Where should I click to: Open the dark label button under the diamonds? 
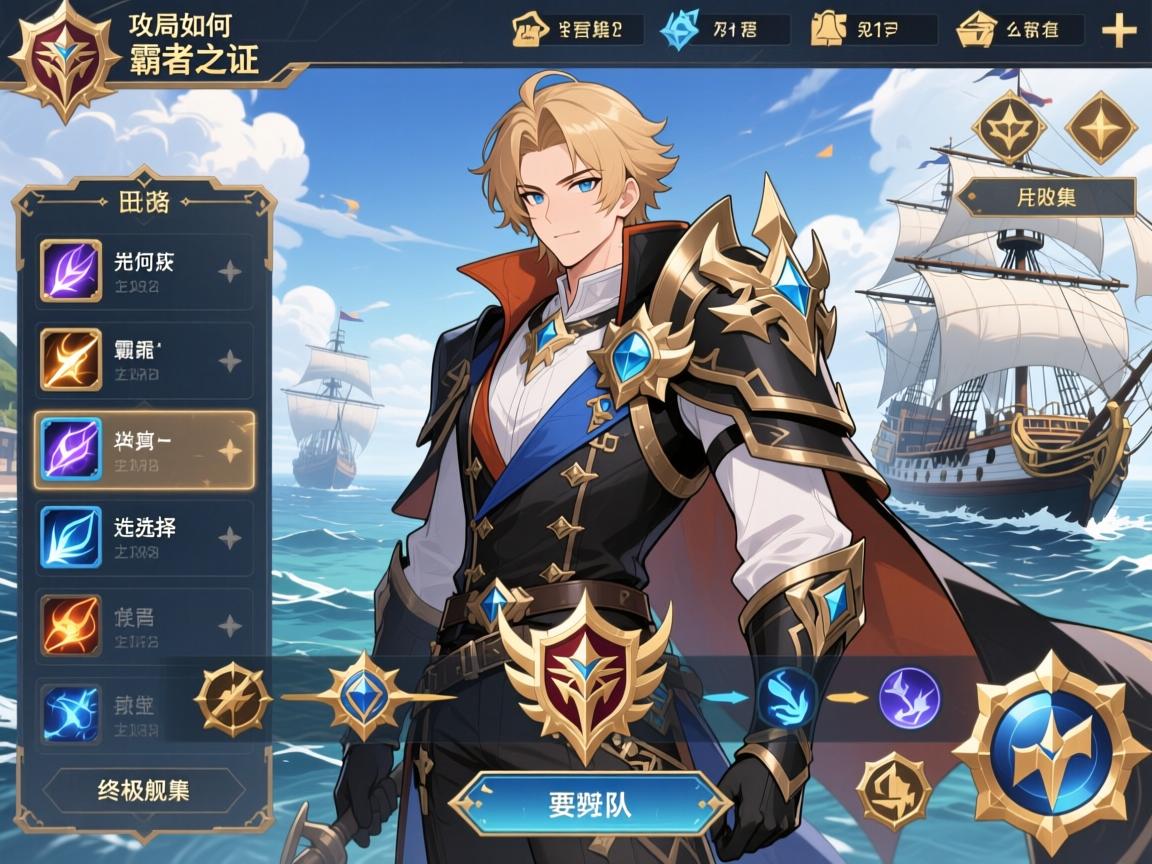click(1046, 197)
